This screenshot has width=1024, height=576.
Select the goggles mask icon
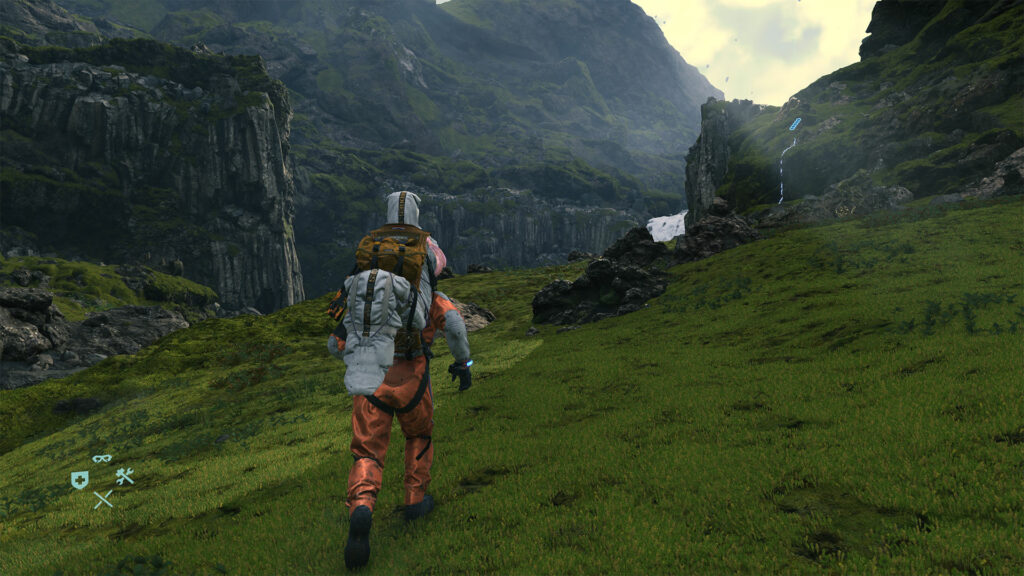(x=102, y=459)
